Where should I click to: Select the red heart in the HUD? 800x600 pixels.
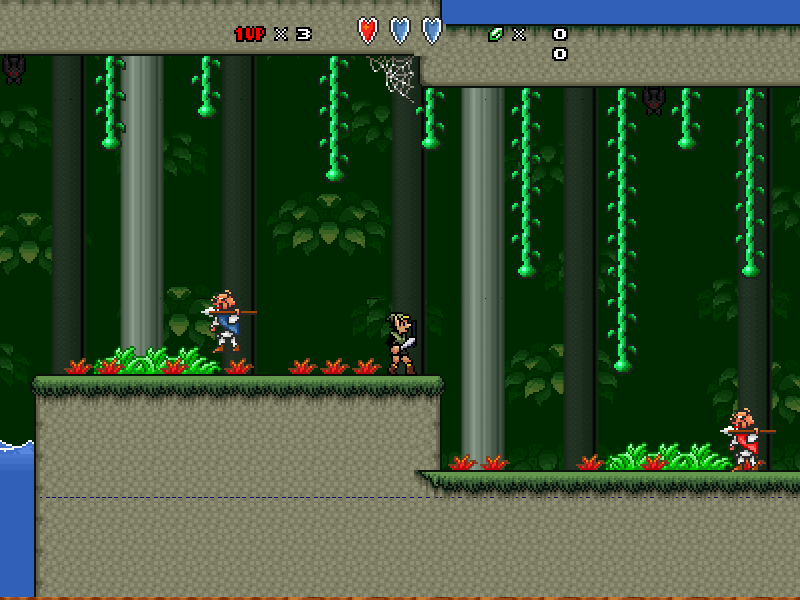[368, 31]
